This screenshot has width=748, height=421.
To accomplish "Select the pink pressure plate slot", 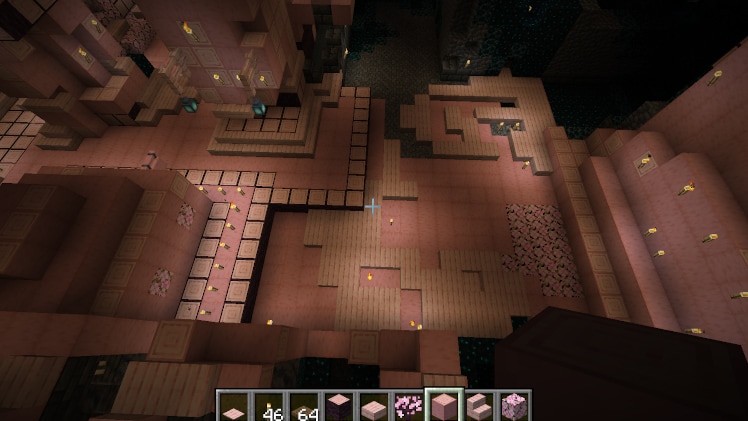I will 234,406.
